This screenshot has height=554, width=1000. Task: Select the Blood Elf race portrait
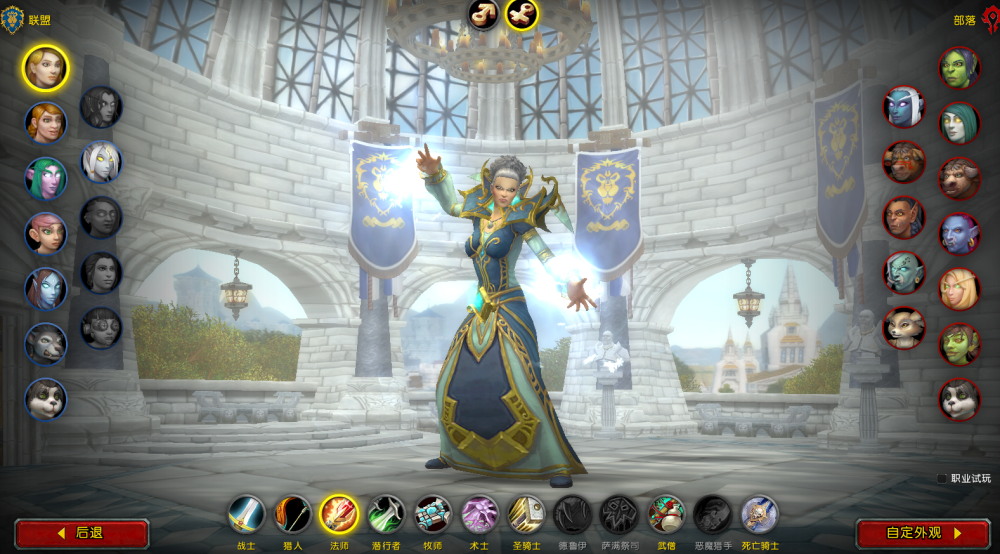[x=960, y=289]
